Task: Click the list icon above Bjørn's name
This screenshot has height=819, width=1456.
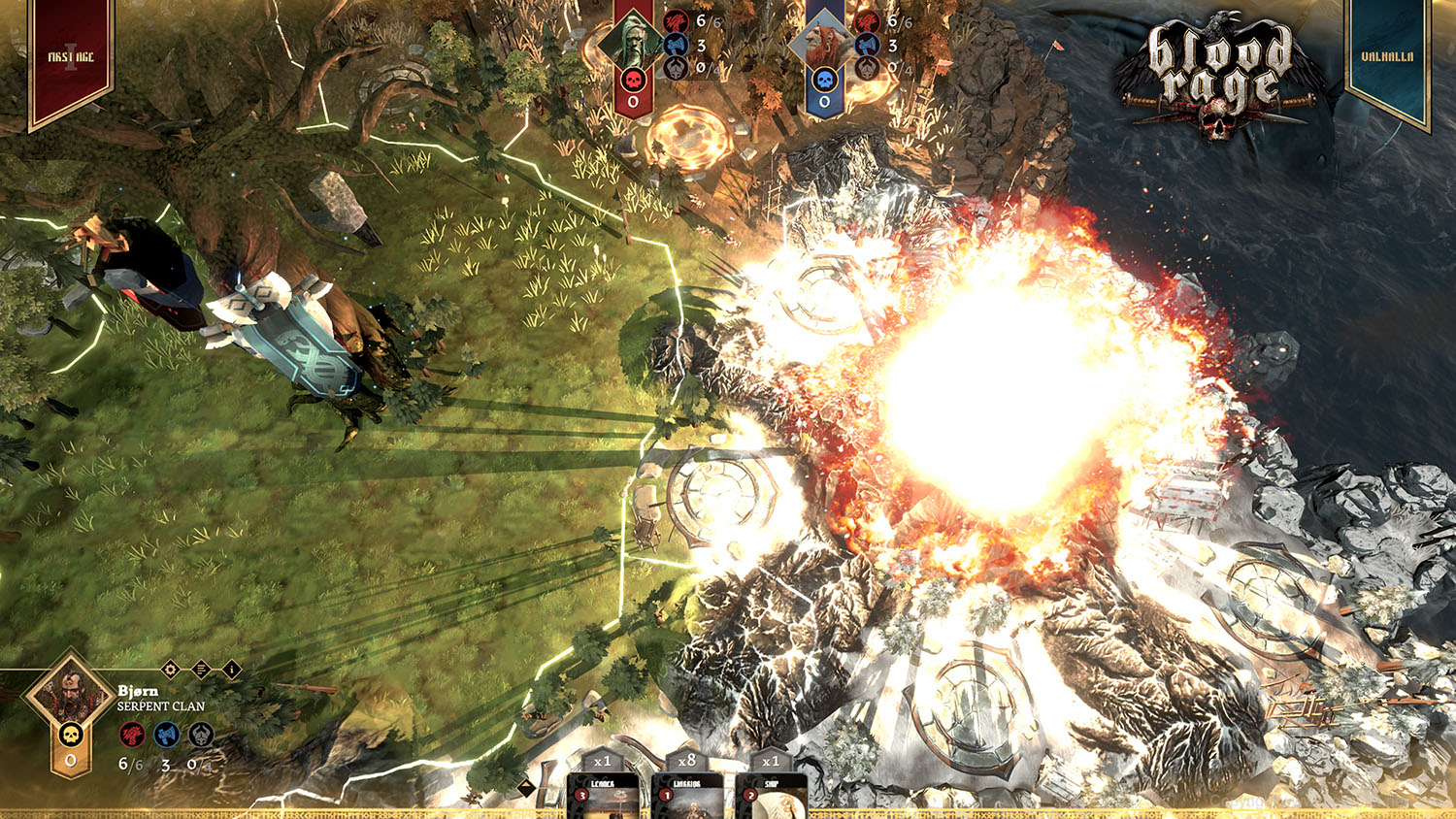Action: point(200,670)
